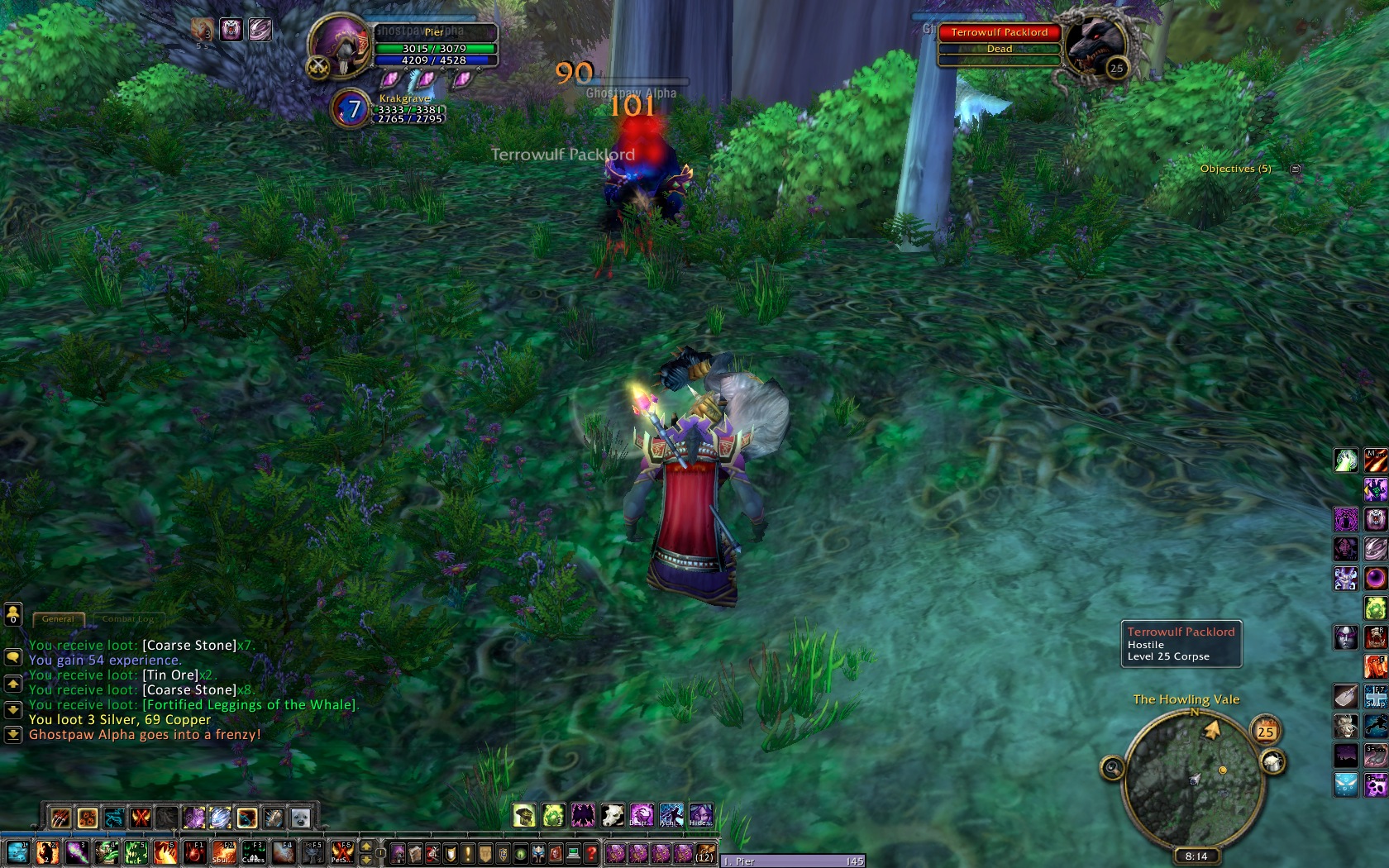This screenshot has width=1389, height=868.
Task: Page the action bar up
Action: [x=365, y=847]
